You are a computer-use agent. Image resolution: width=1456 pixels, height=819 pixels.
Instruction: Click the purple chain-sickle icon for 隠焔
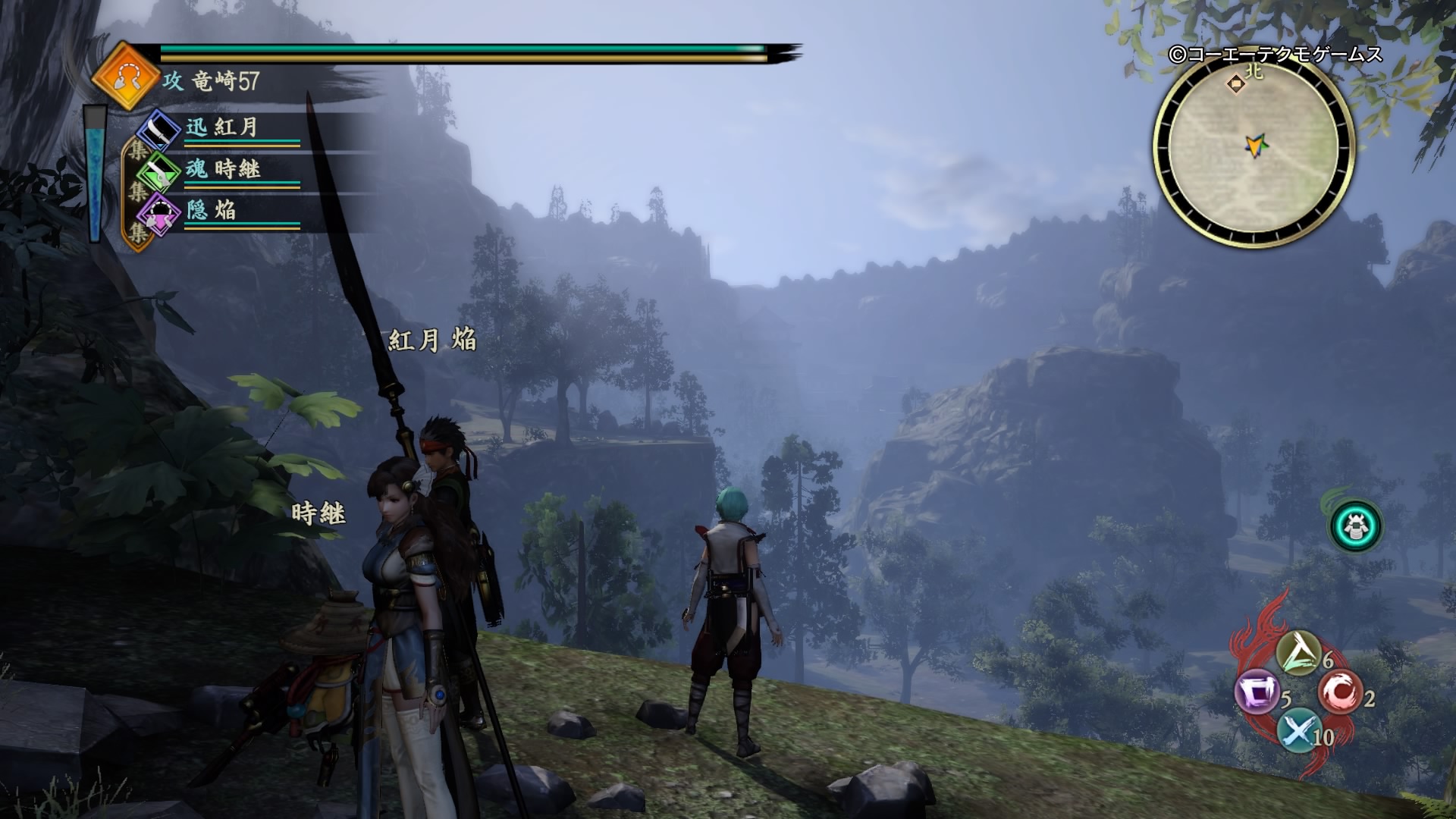coord(157,212)
